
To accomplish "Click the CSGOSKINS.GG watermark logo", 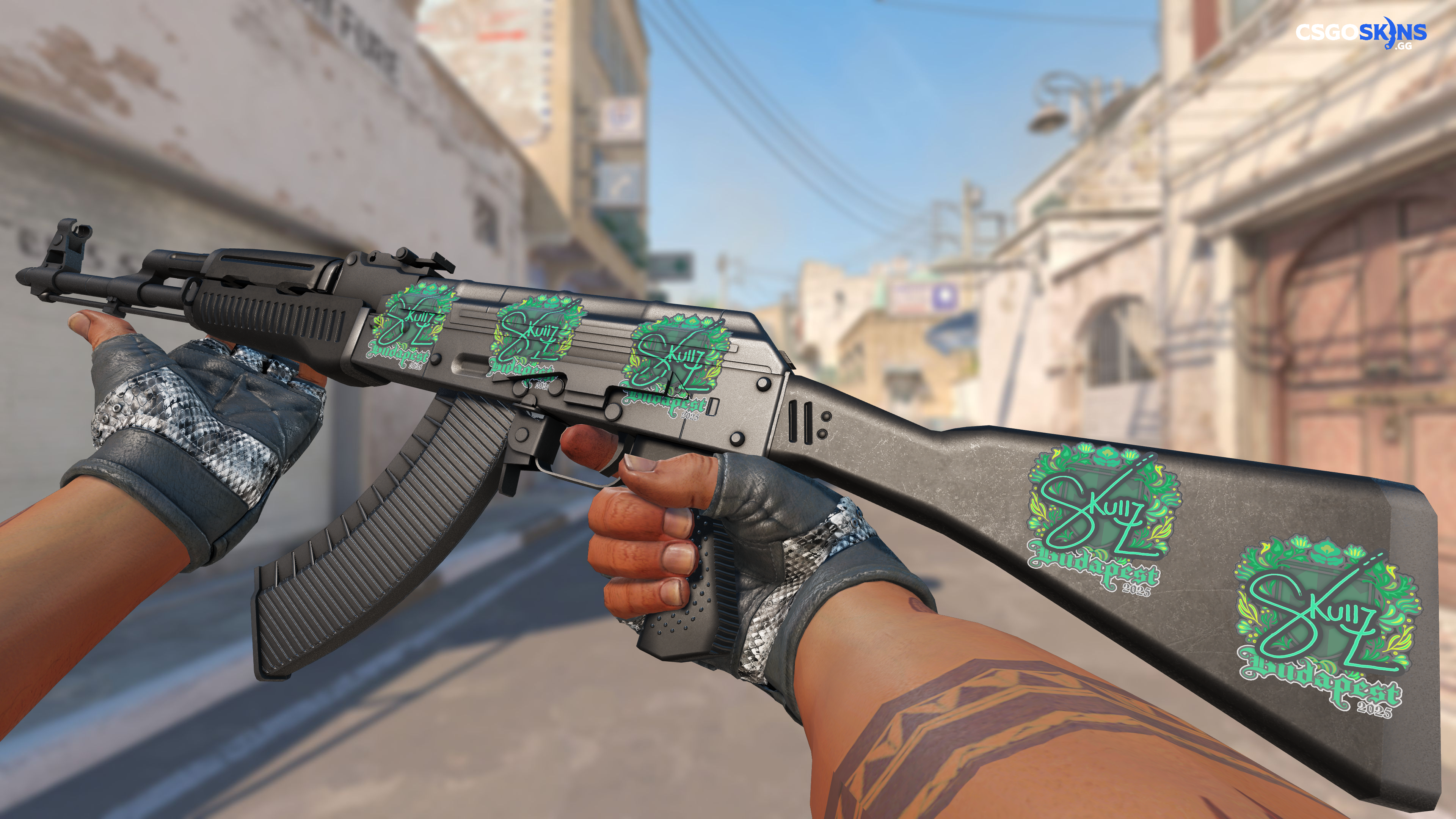I will (x=1360, y=34).
